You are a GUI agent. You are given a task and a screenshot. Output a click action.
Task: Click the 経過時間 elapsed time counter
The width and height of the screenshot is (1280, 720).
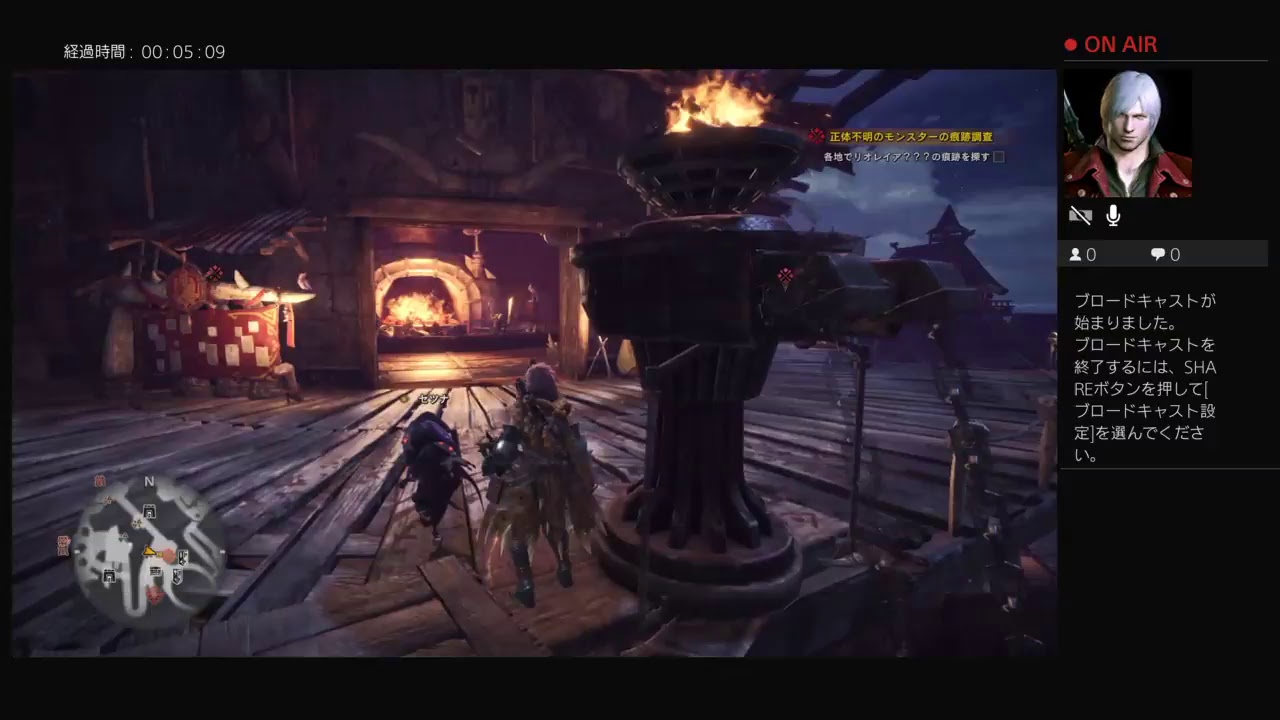143,51
